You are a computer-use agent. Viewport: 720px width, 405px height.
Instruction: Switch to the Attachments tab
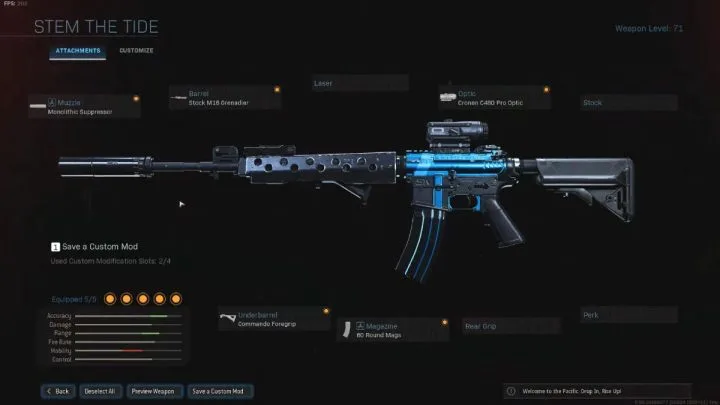click(76, 50)
